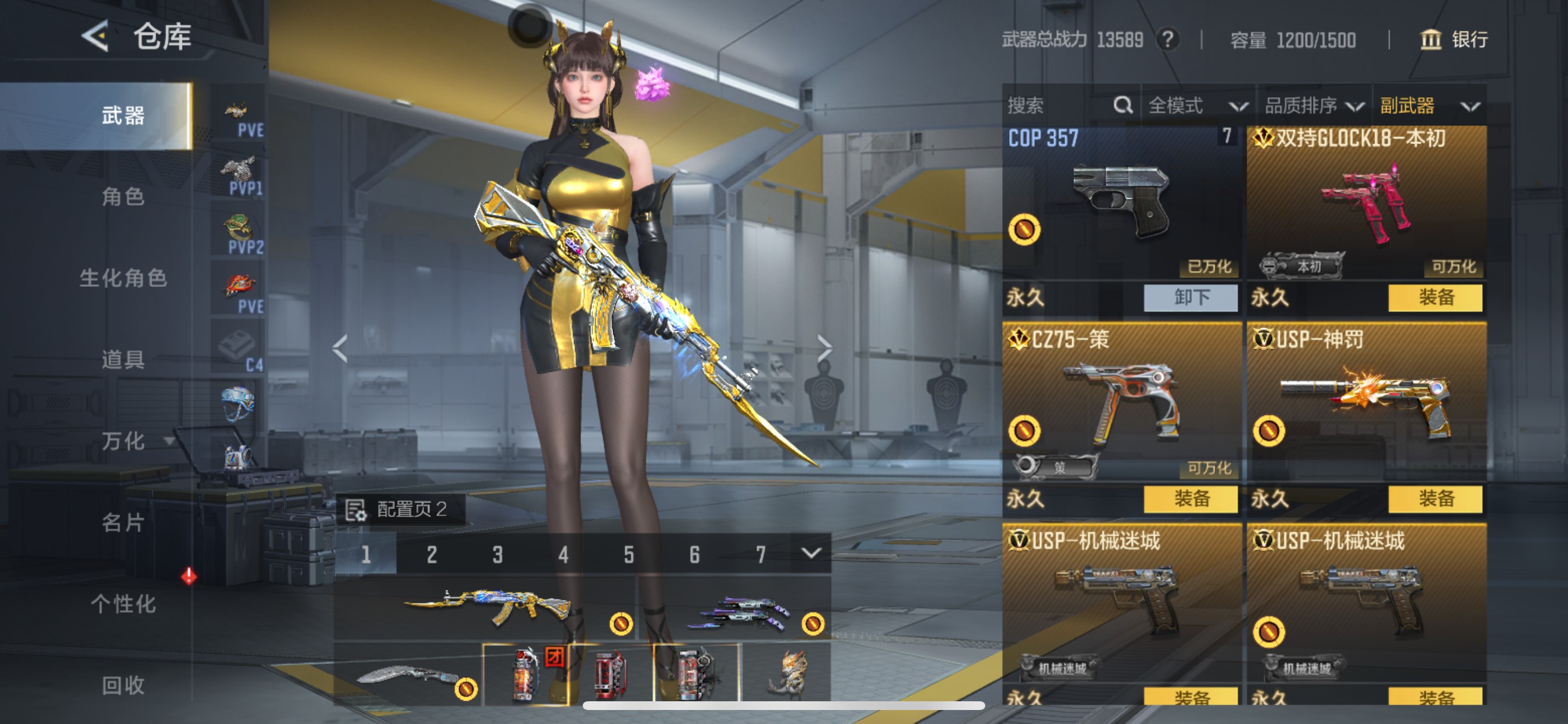Equip the CZ75-策 pistol

point(1190,499)
